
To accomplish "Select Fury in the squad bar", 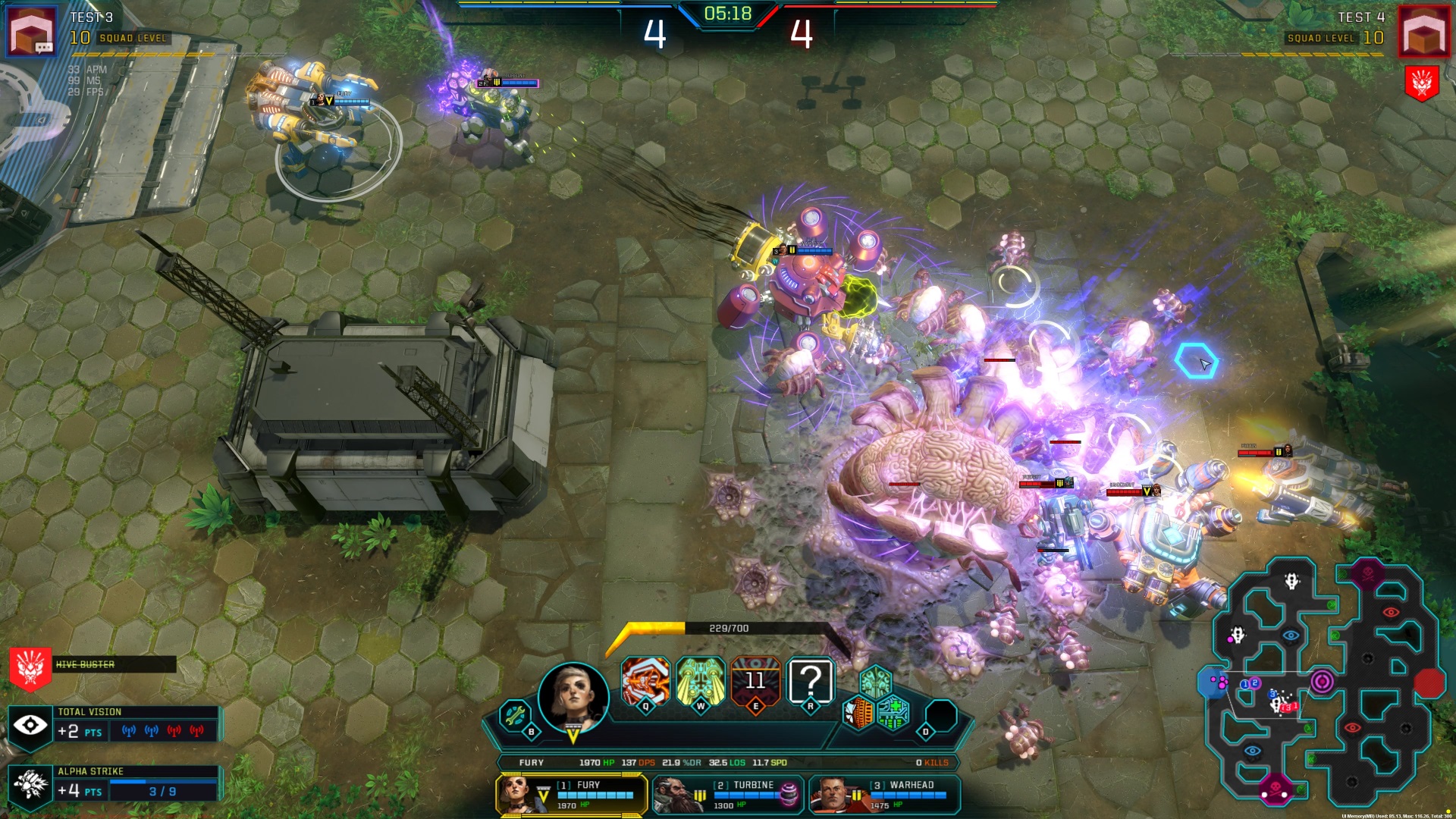I will pyautogui.click(x=572, y=794).
